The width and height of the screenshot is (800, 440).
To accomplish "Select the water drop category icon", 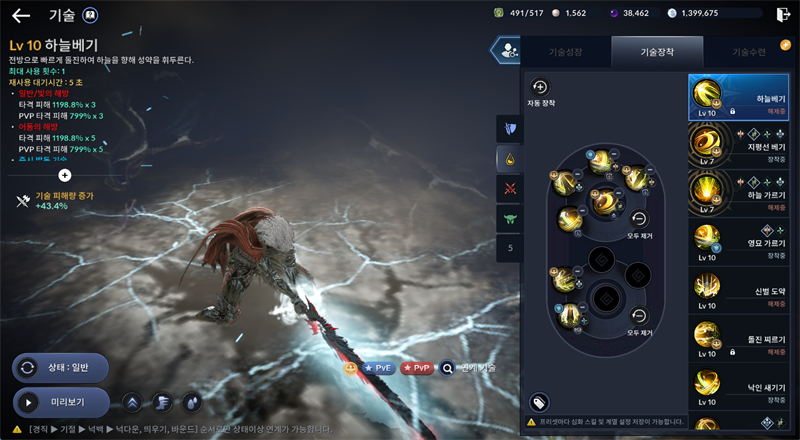I will pos(510,158).
